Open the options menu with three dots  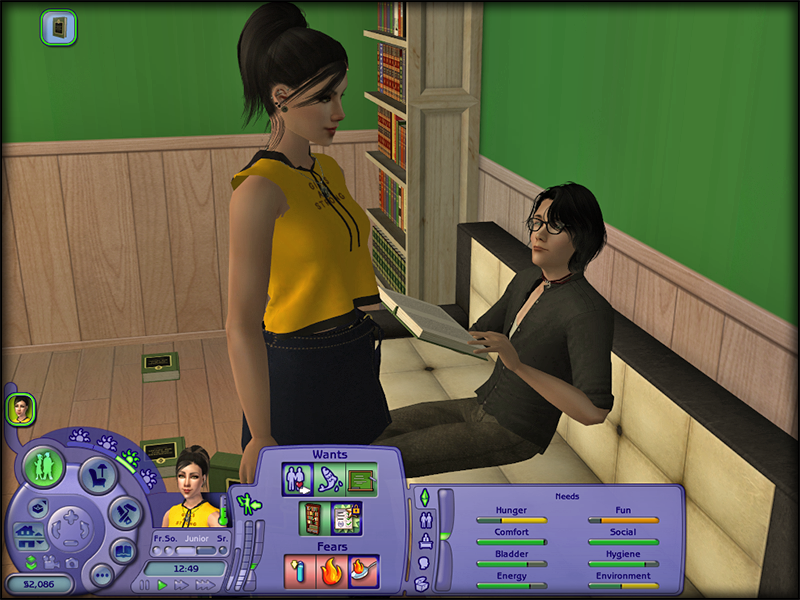pos(101,575)
